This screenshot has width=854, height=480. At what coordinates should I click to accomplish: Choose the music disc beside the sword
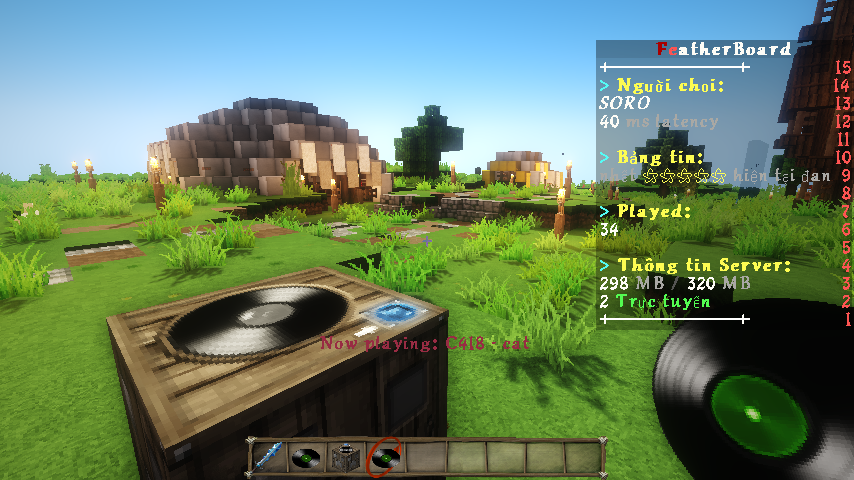pos(307,459)
